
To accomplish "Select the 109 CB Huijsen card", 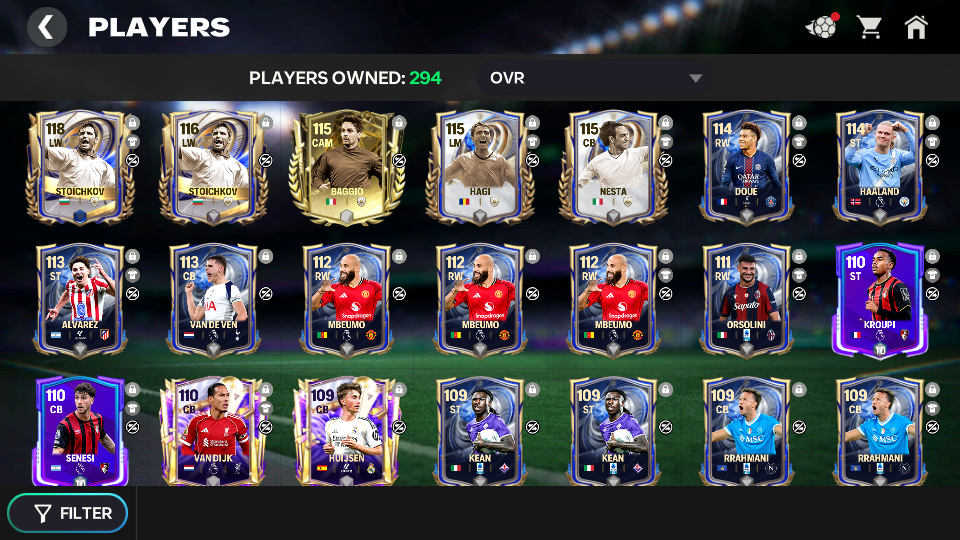I will point(347,432).
